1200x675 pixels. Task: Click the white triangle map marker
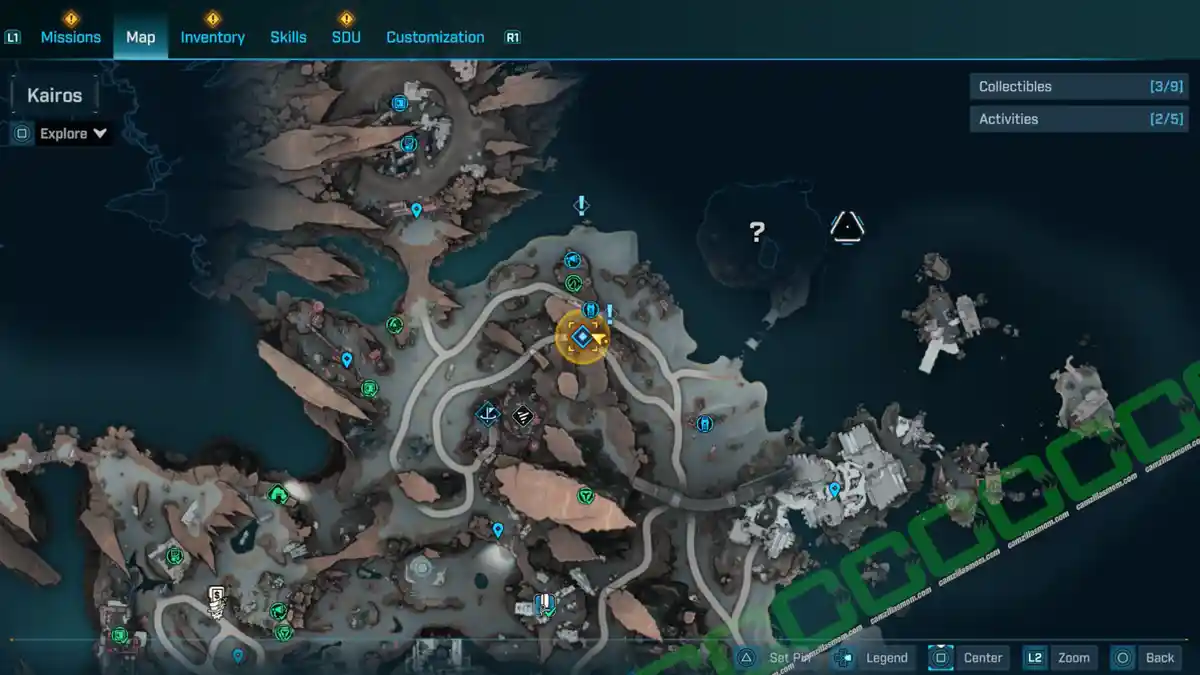[x=846, y=228]
